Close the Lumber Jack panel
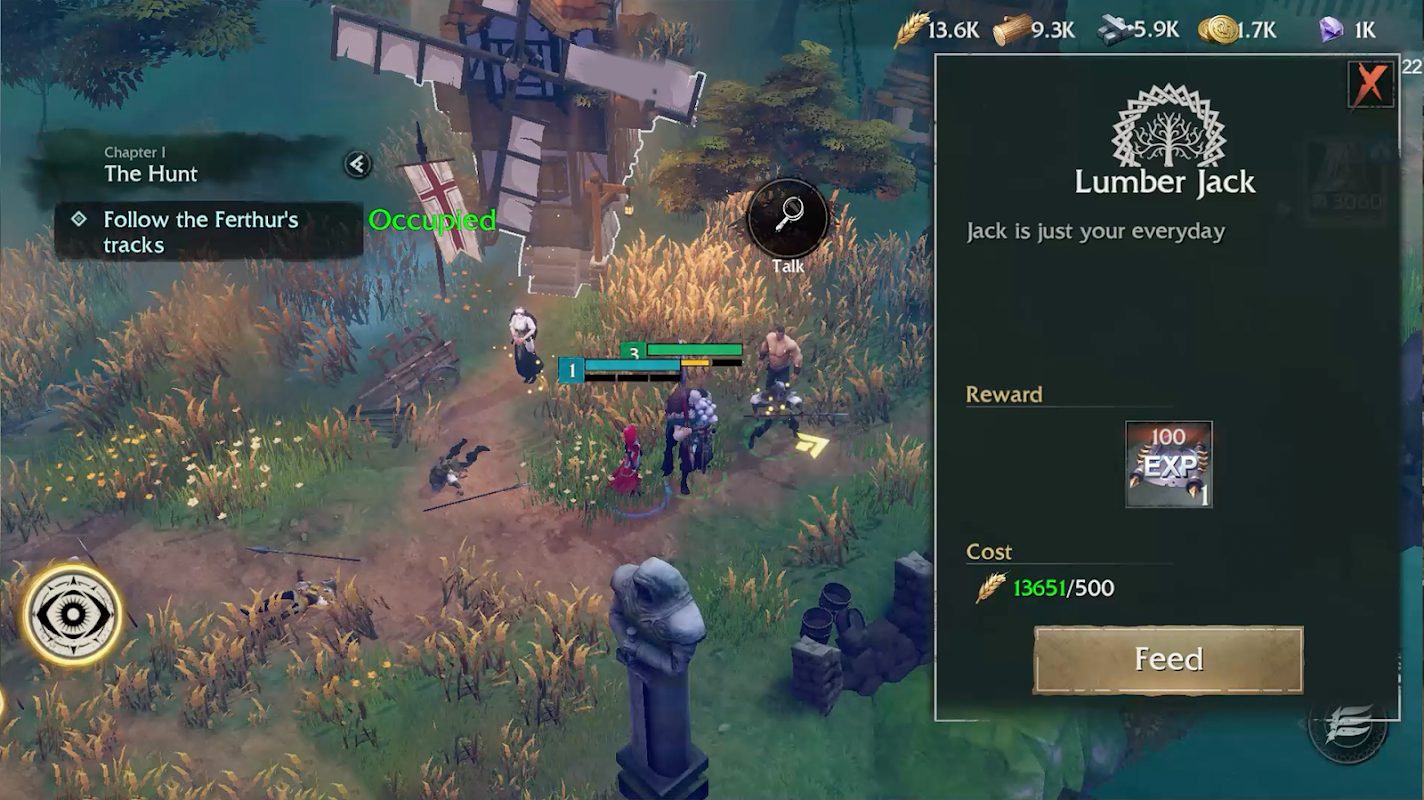 coord(1370,84)
